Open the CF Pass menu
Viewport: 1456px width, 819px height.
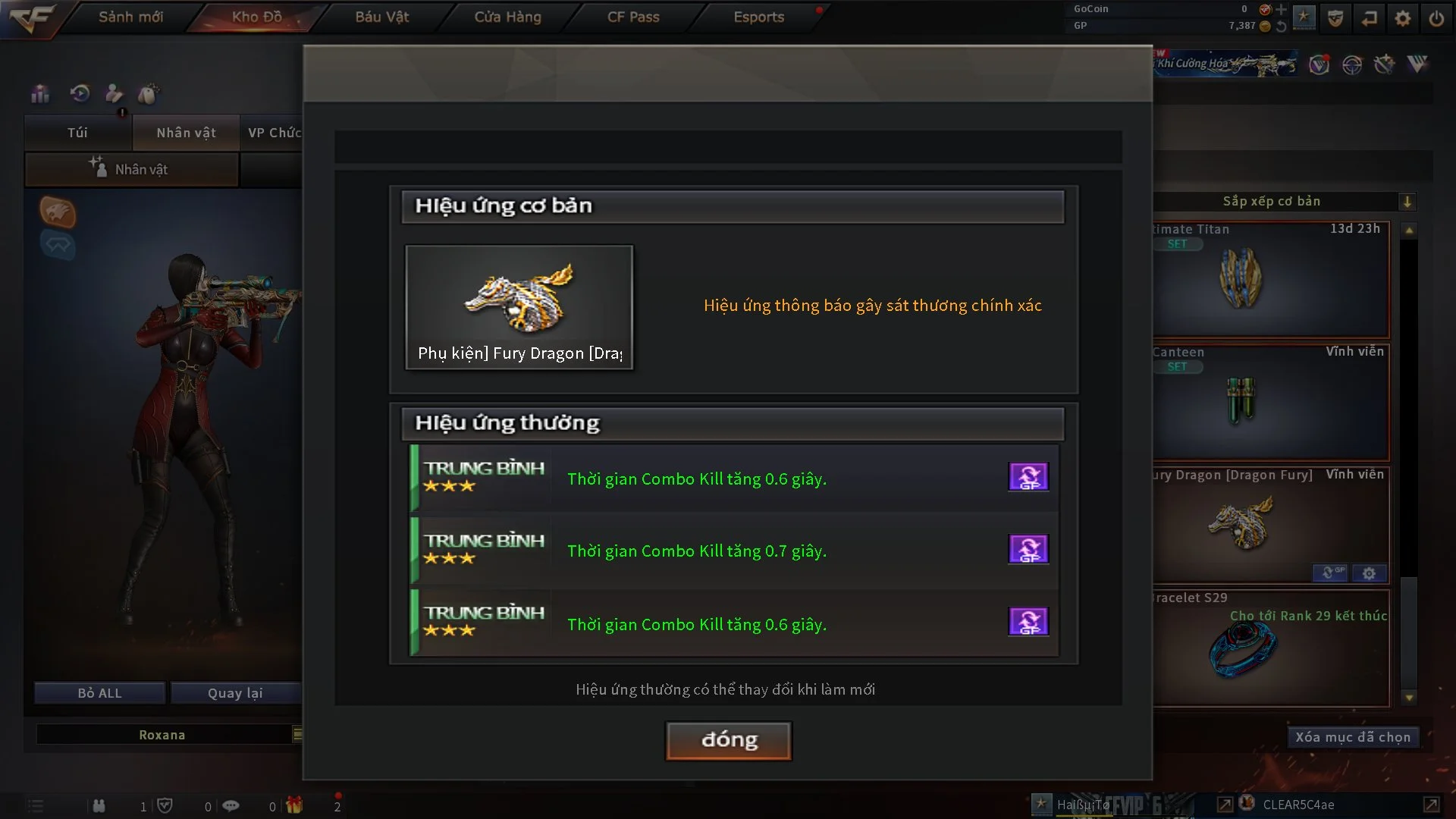click(632, 17)
